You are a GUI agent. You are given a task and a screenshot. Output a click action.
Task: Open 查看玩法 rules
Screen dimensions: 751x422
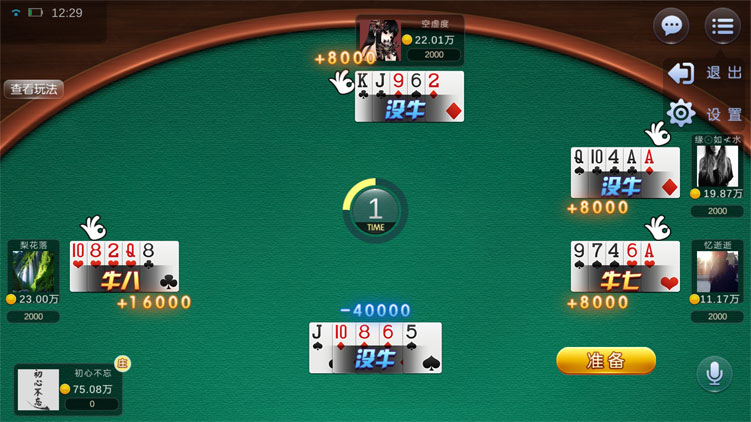tap(35, 88)
